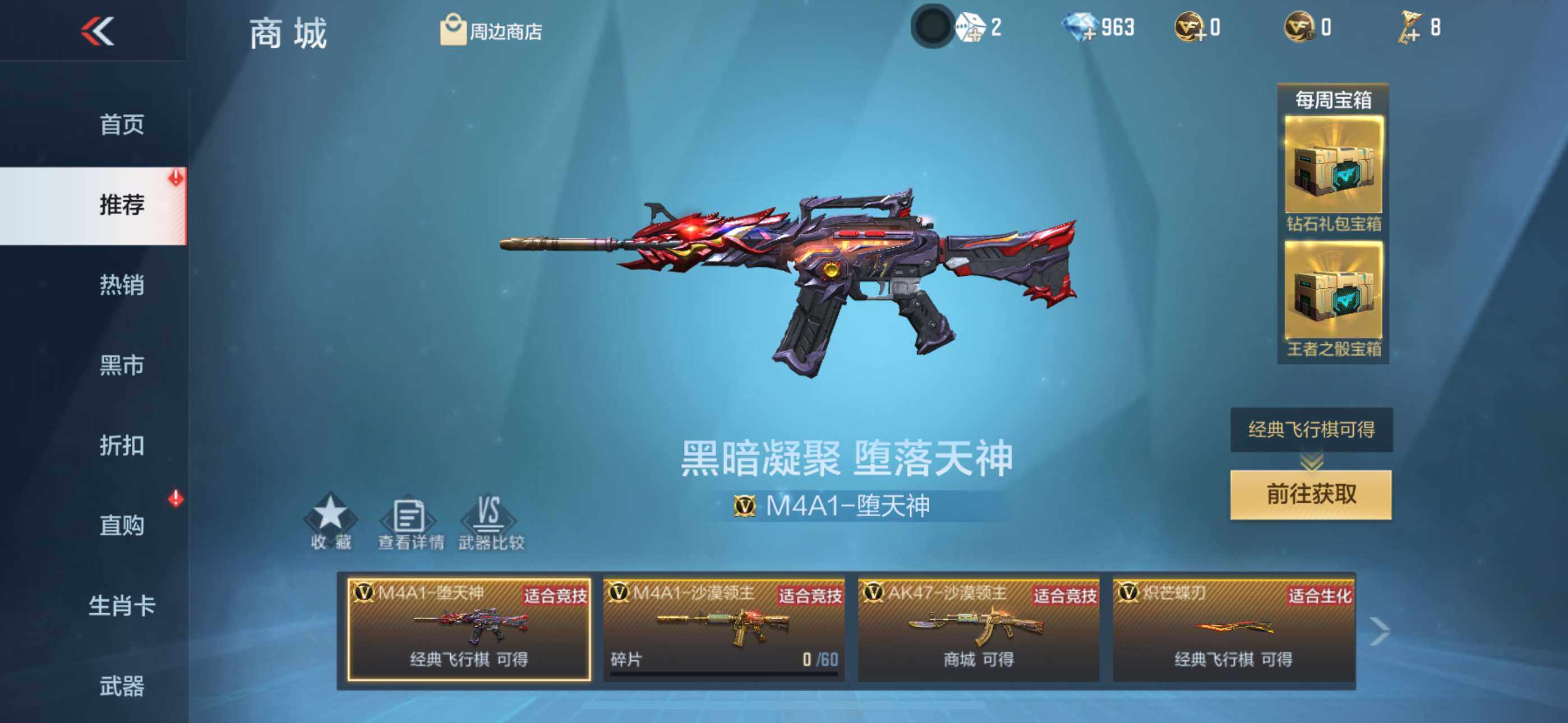Open the 王者之骰宝箱 chest

[x=1333, y=298]
